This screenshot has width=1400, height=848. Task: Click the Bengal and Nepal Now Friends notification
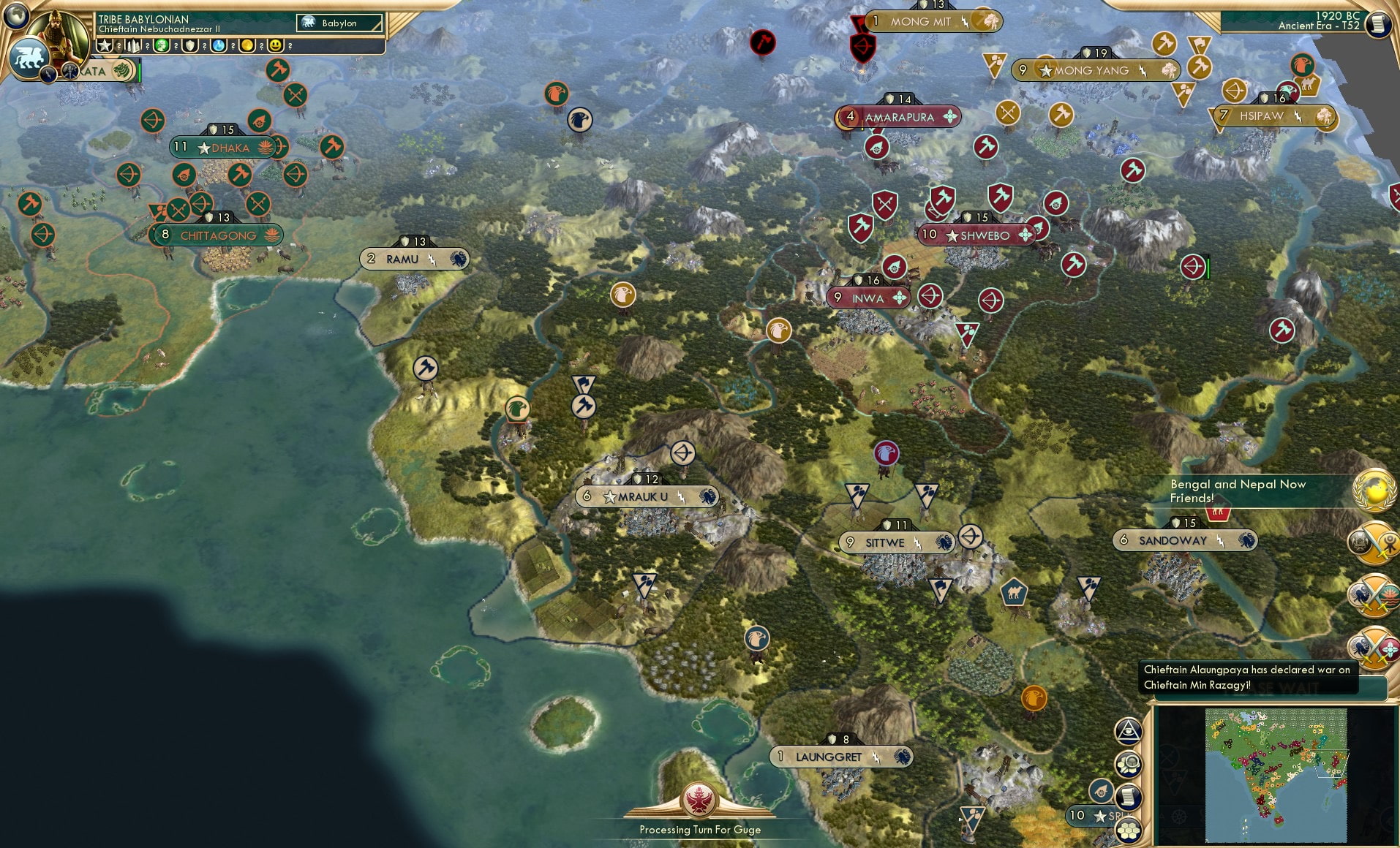click(x=1243, y=490)
